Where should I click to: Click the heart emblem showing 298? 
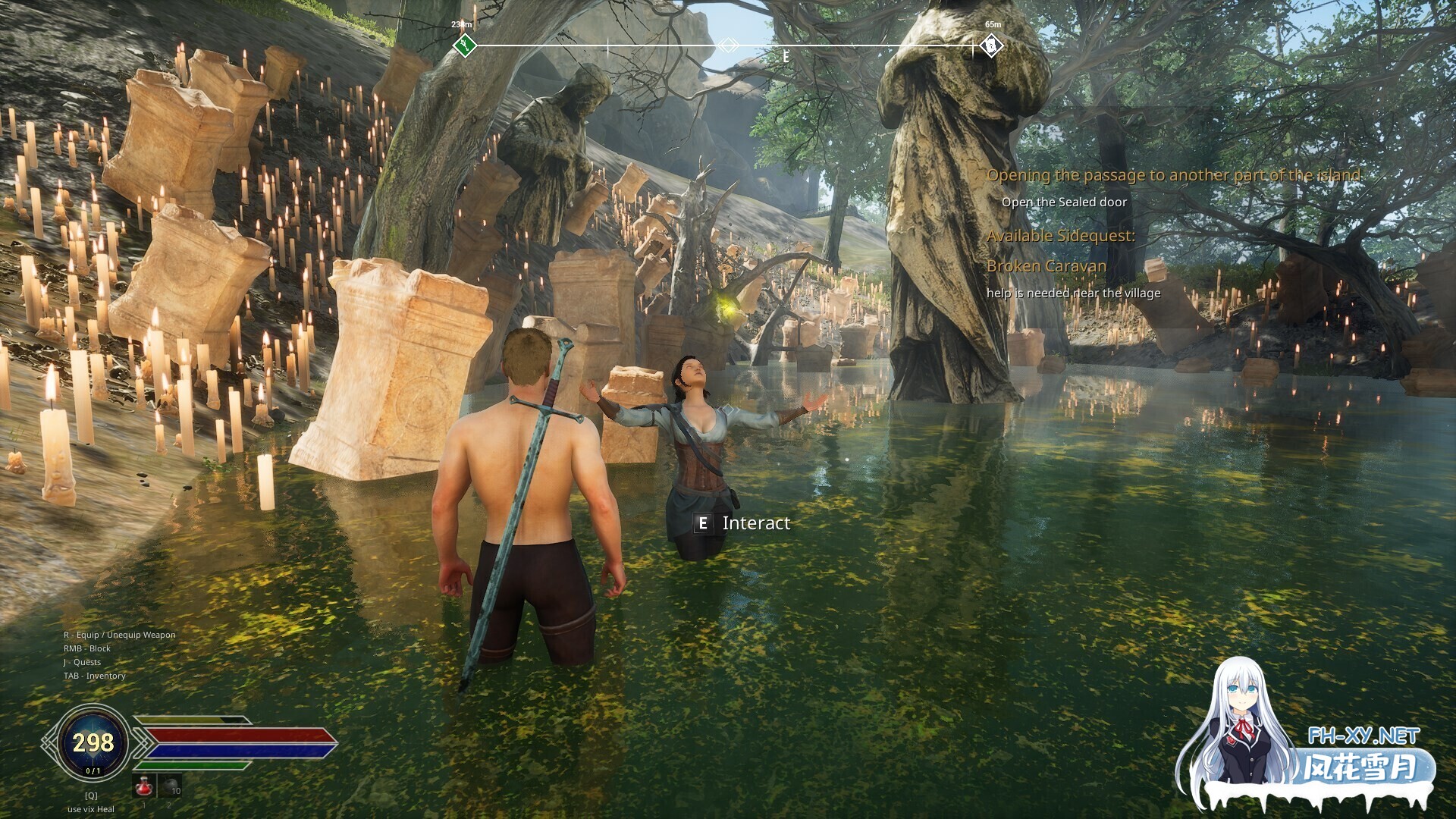pyautogui.click(x=93, y=742)
